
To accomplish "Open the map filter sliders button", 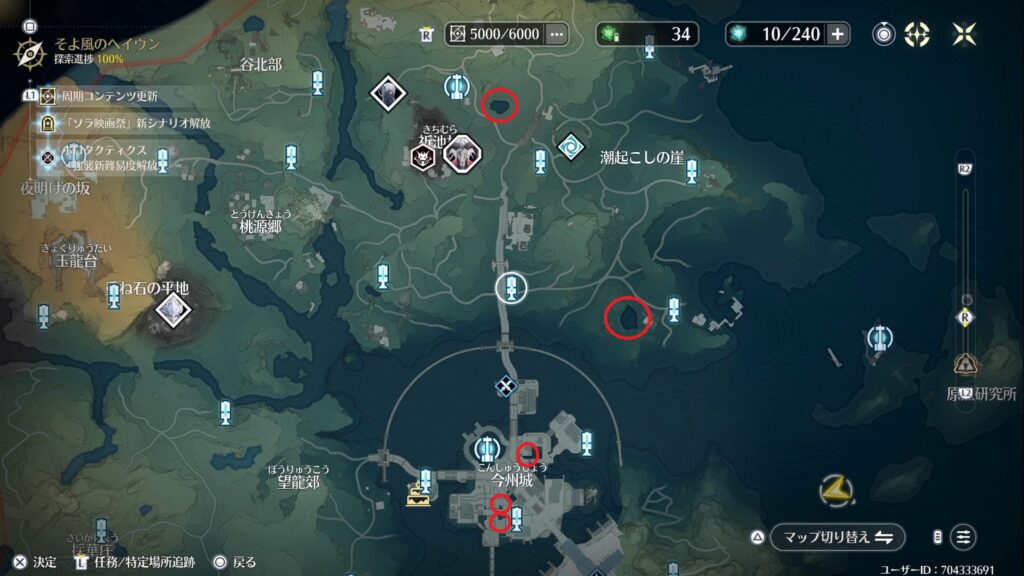I will point(963,537).
